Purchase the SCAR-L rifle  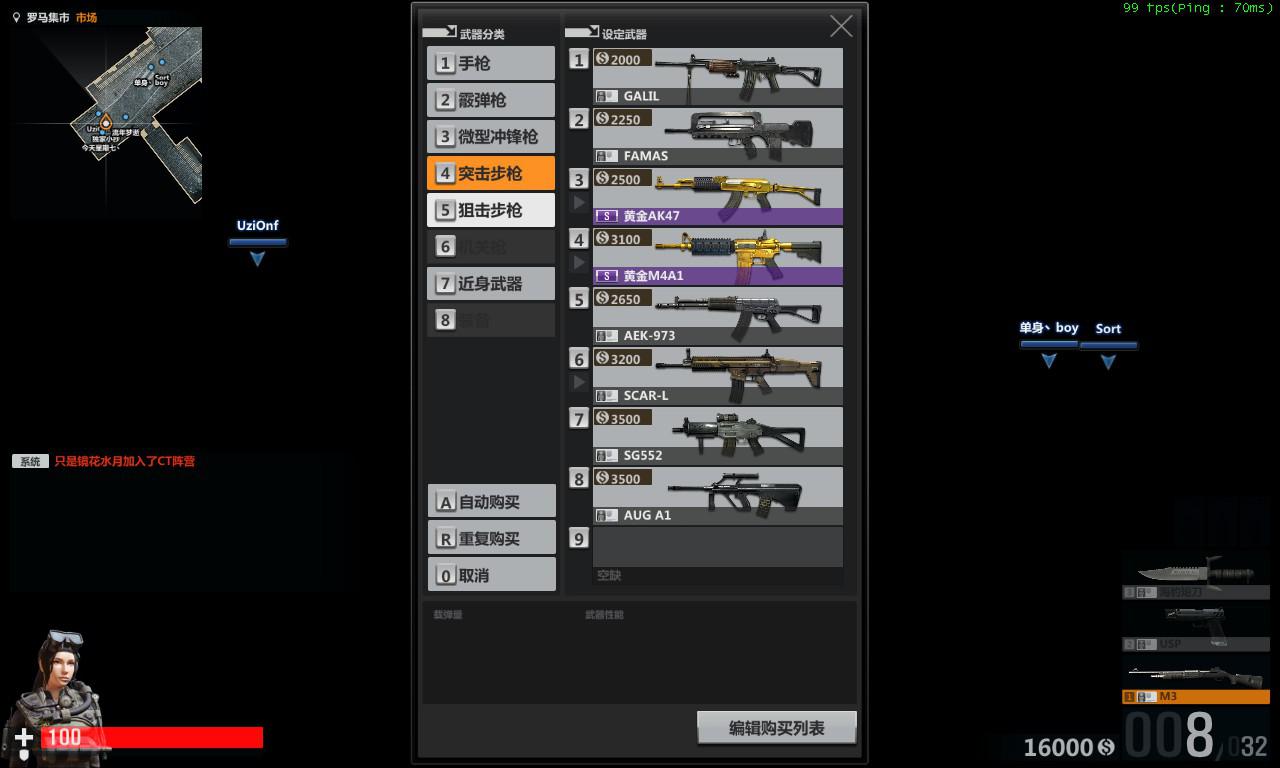(717, 376)
